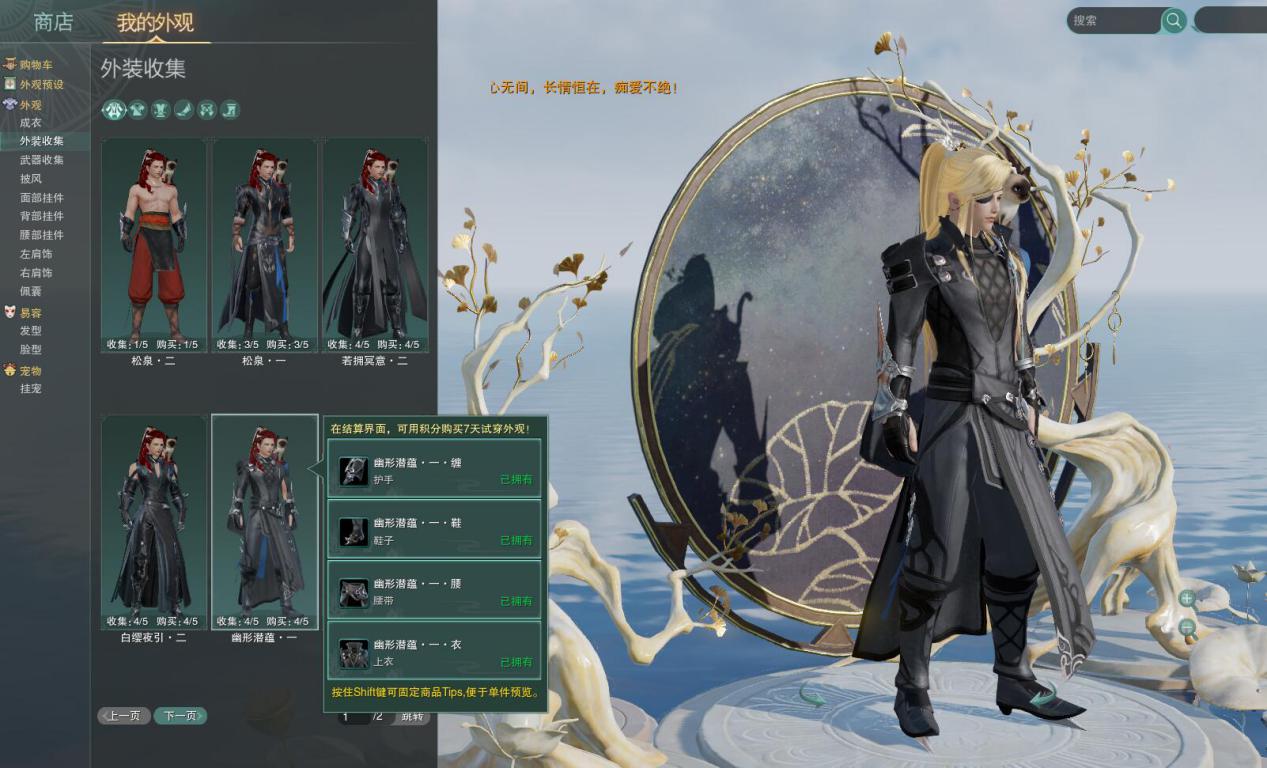Select 背部挂件 back accessories
Screen dimensions: 1267x768
pyautogui.click(x=42, y=216)
